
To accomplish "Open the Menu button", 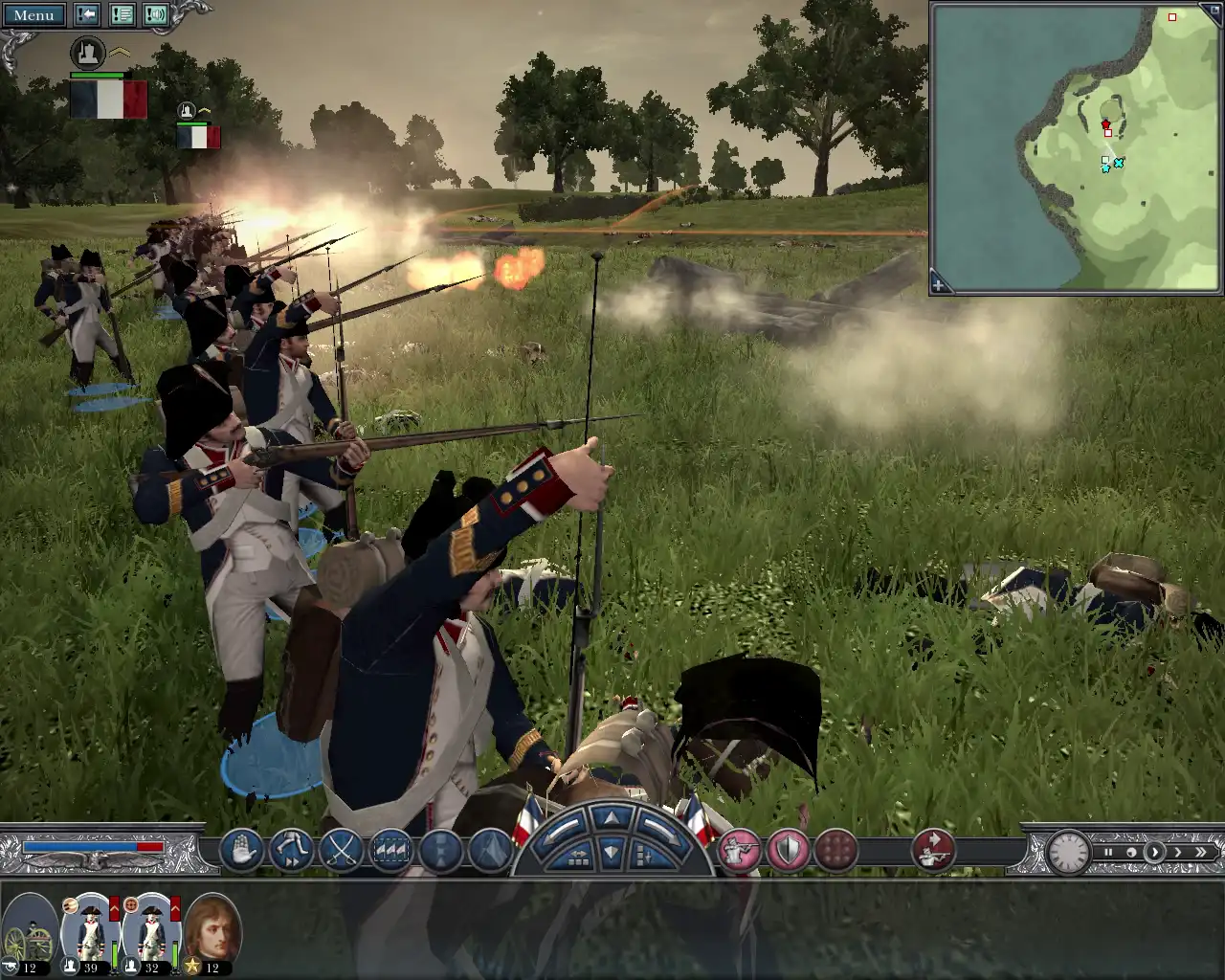I will tap(33, 15).
